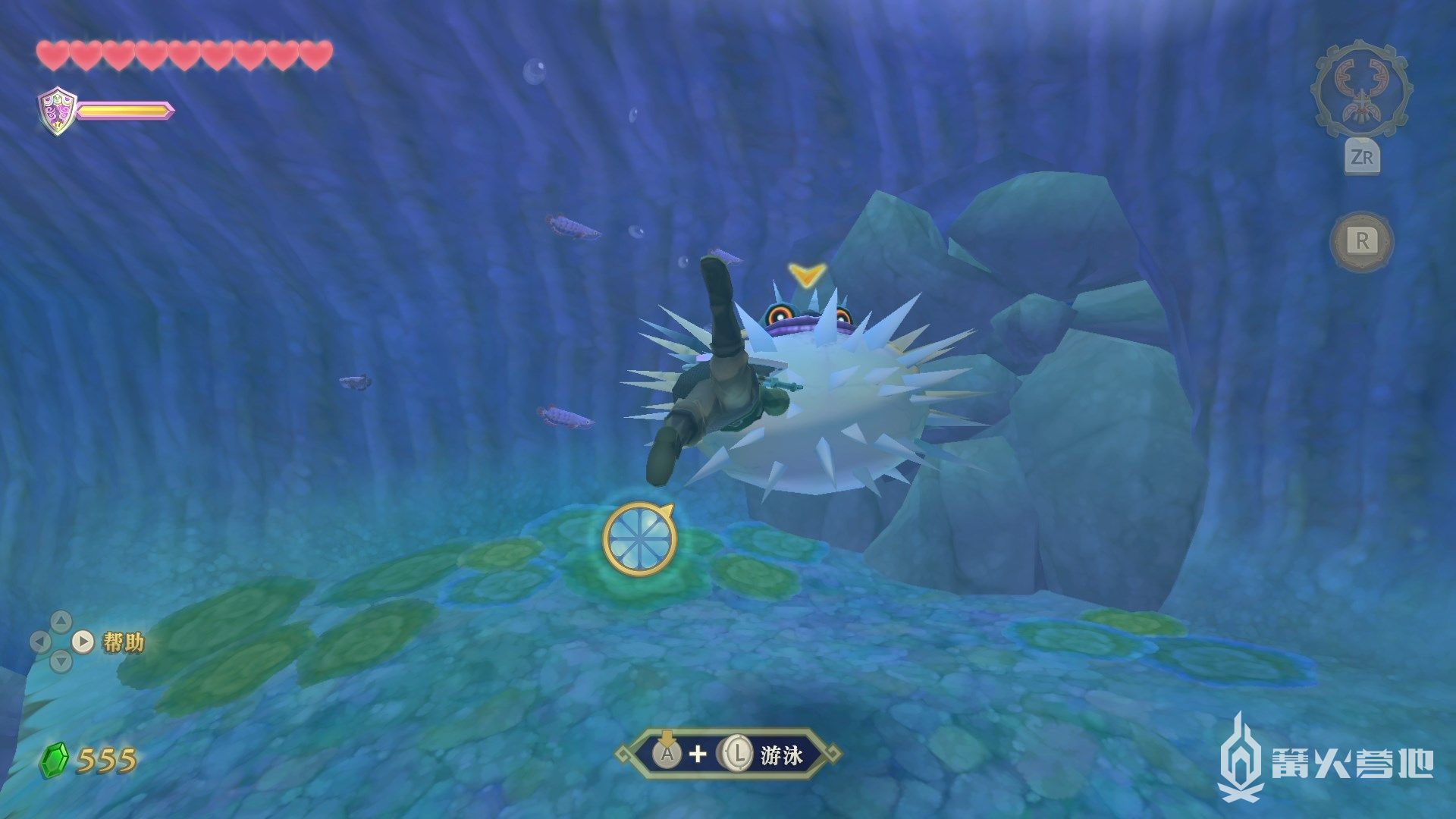
Task: Click the 篝火营地 watermark logo
Action: click(1326, 760)
